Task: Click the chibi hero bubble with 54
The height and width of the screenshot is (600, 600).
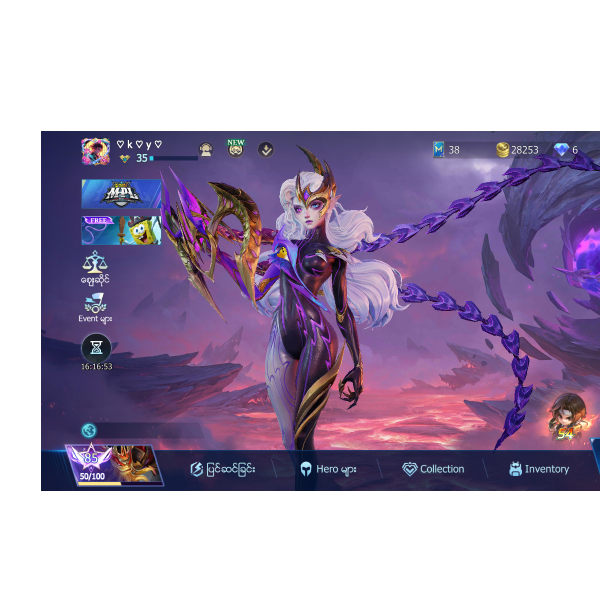Action: [567, 418]
